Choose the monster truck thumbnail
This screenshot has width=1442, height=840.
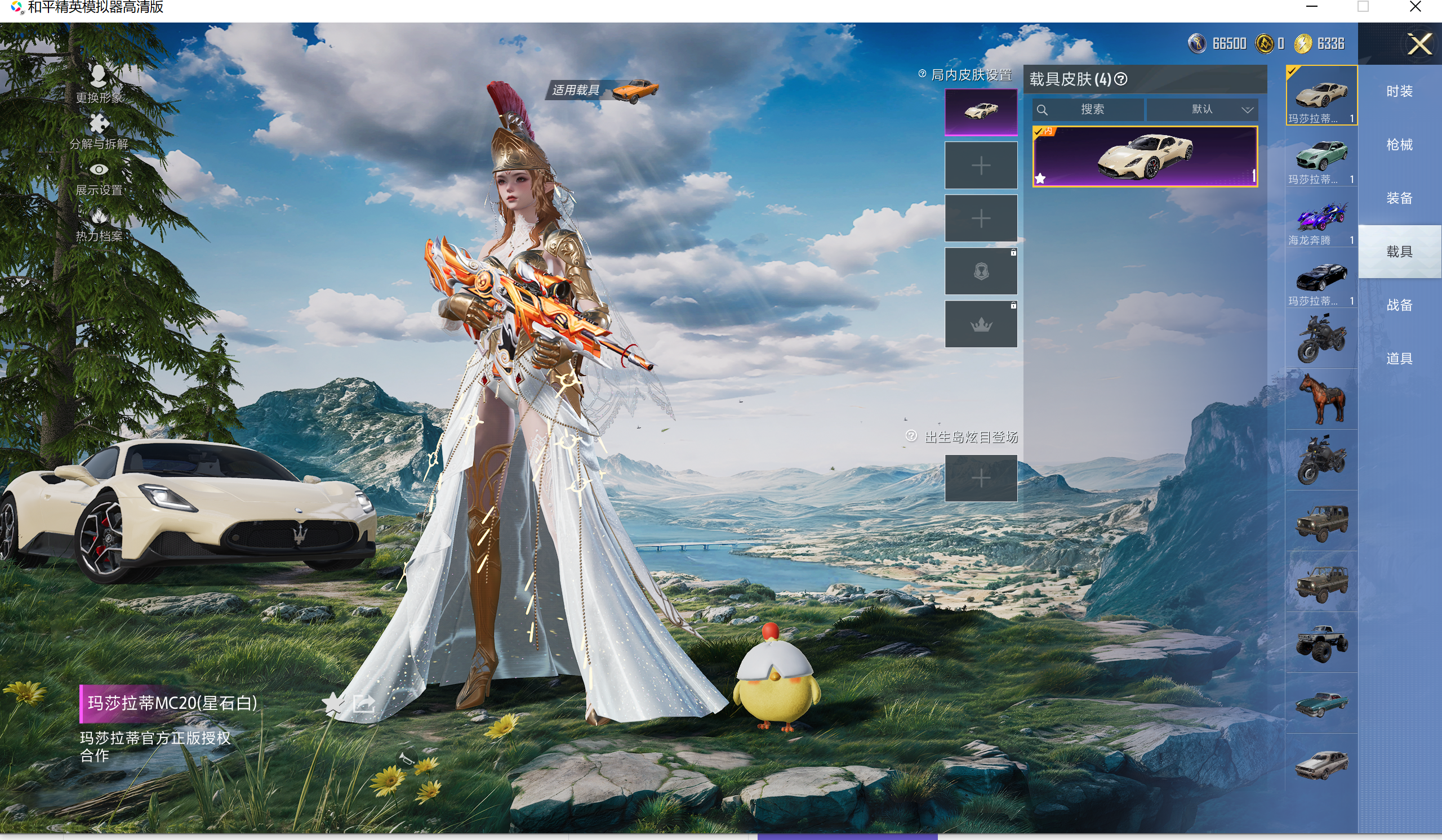(x=1321, y=643)
